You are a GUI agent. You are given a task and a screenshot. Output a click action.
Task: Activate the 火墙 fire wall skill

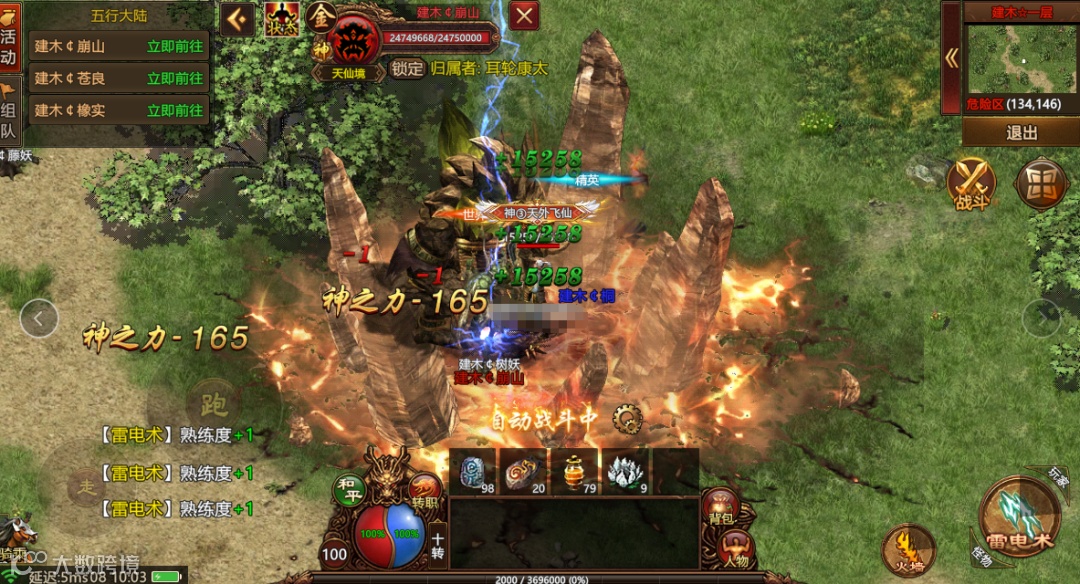[909, 551]
